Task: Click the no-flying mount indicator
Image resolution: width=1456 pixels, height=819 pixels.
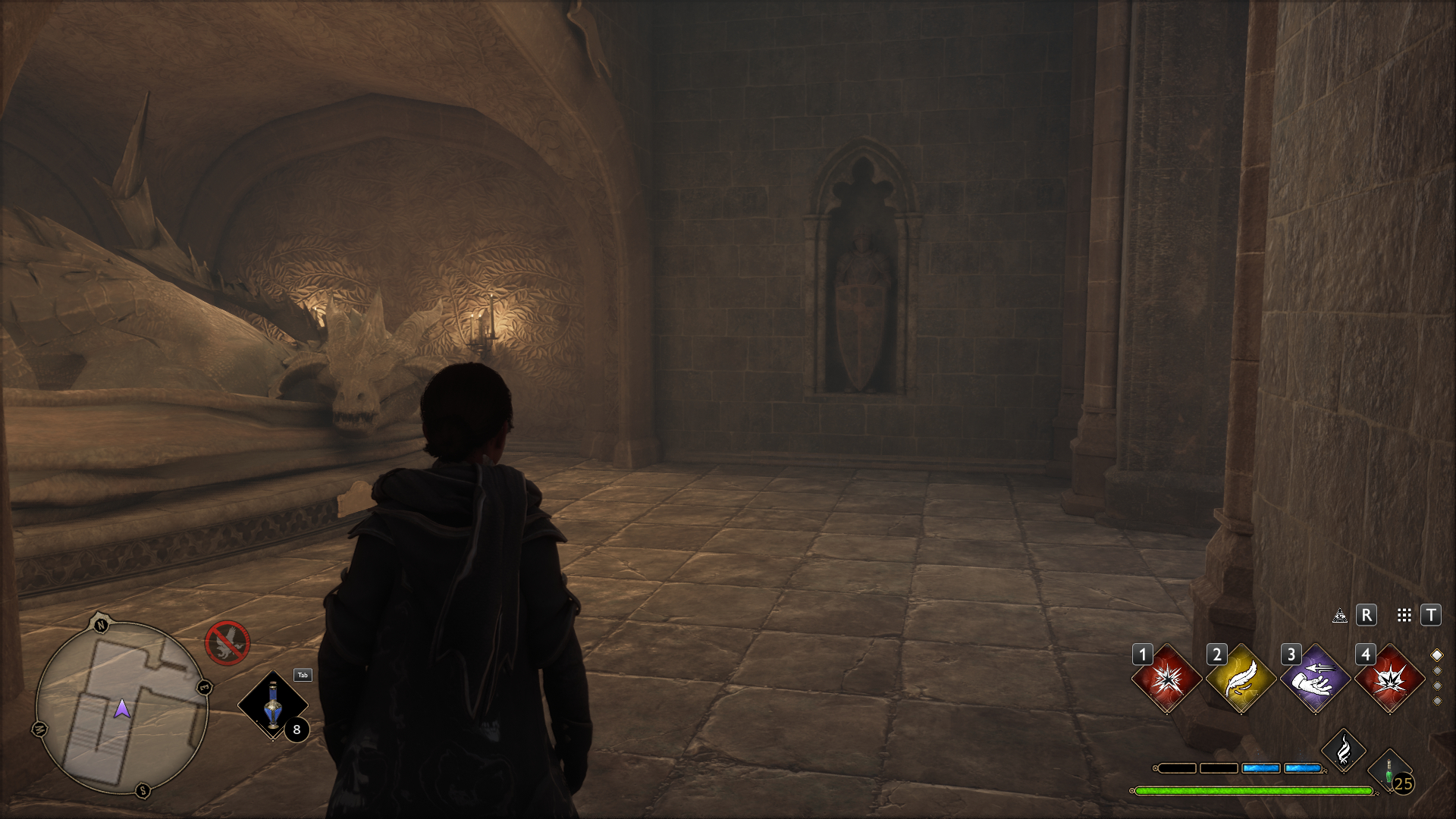Action: [227, 643]
